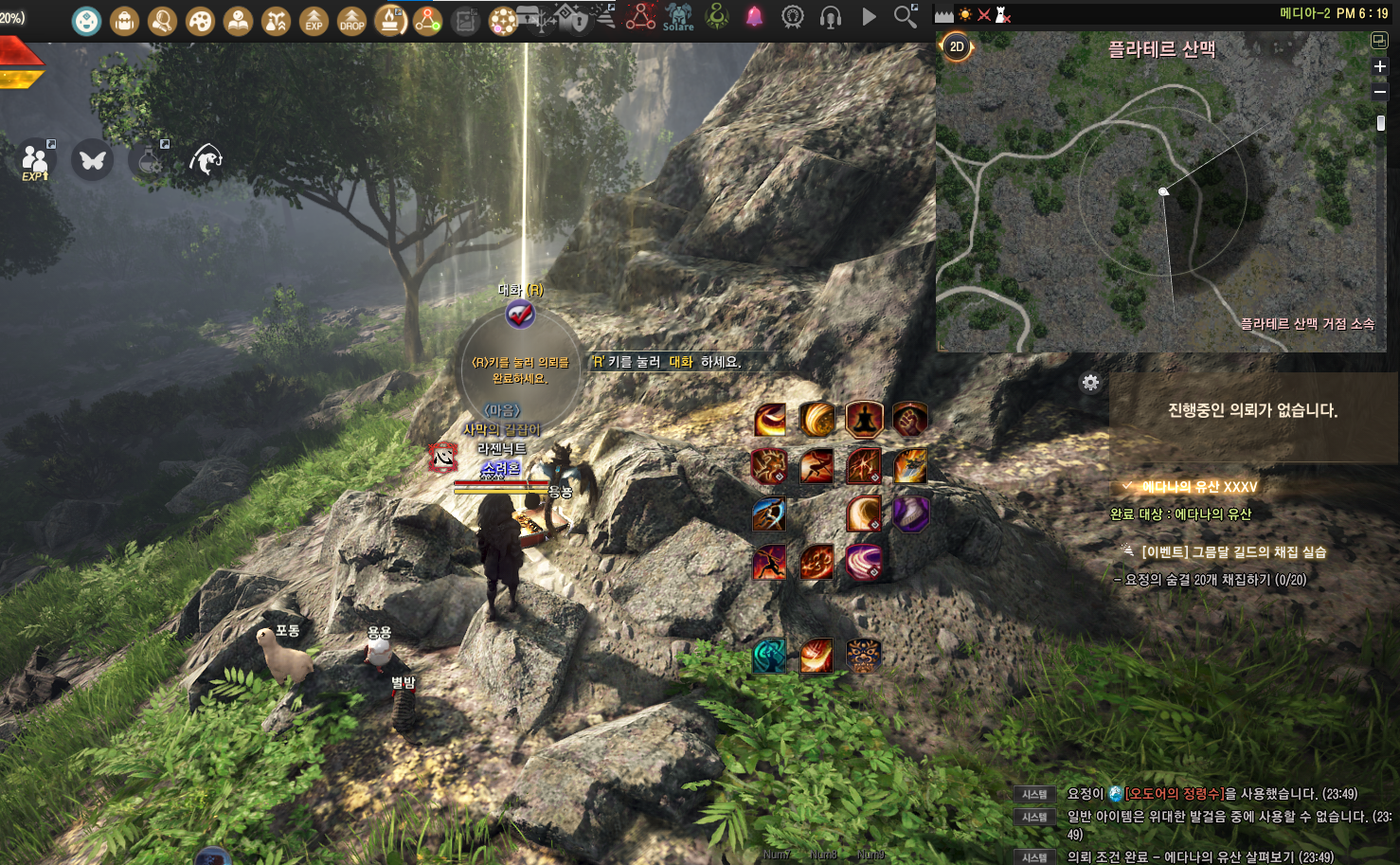Use the purple sack item slot
The image size is (1400, 865).
pyautogui.click(x=910, y=514)
